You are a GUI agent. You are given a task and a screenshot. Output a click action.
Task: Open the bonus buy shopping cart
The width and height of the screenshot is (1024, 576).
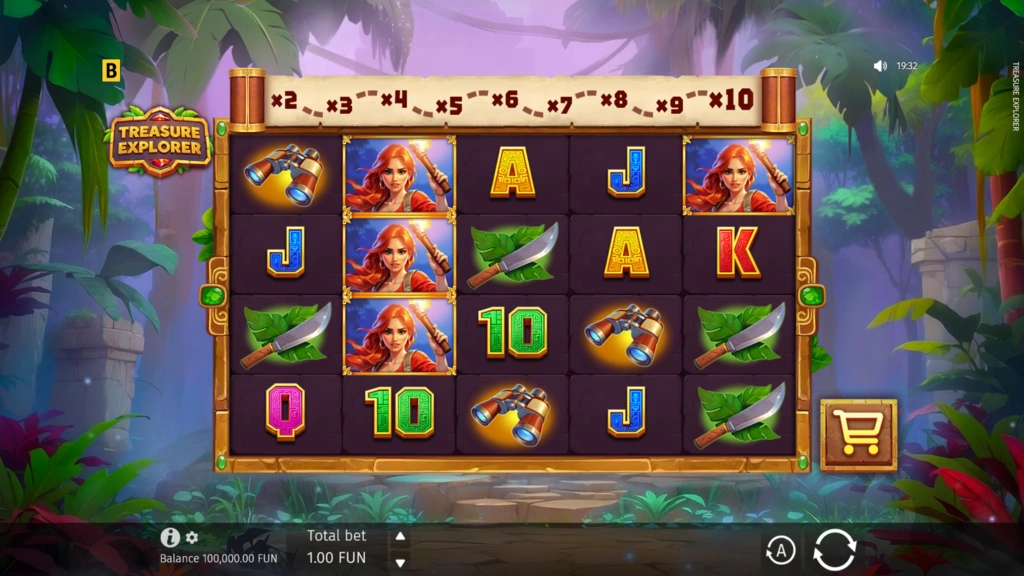click(858, 435)
